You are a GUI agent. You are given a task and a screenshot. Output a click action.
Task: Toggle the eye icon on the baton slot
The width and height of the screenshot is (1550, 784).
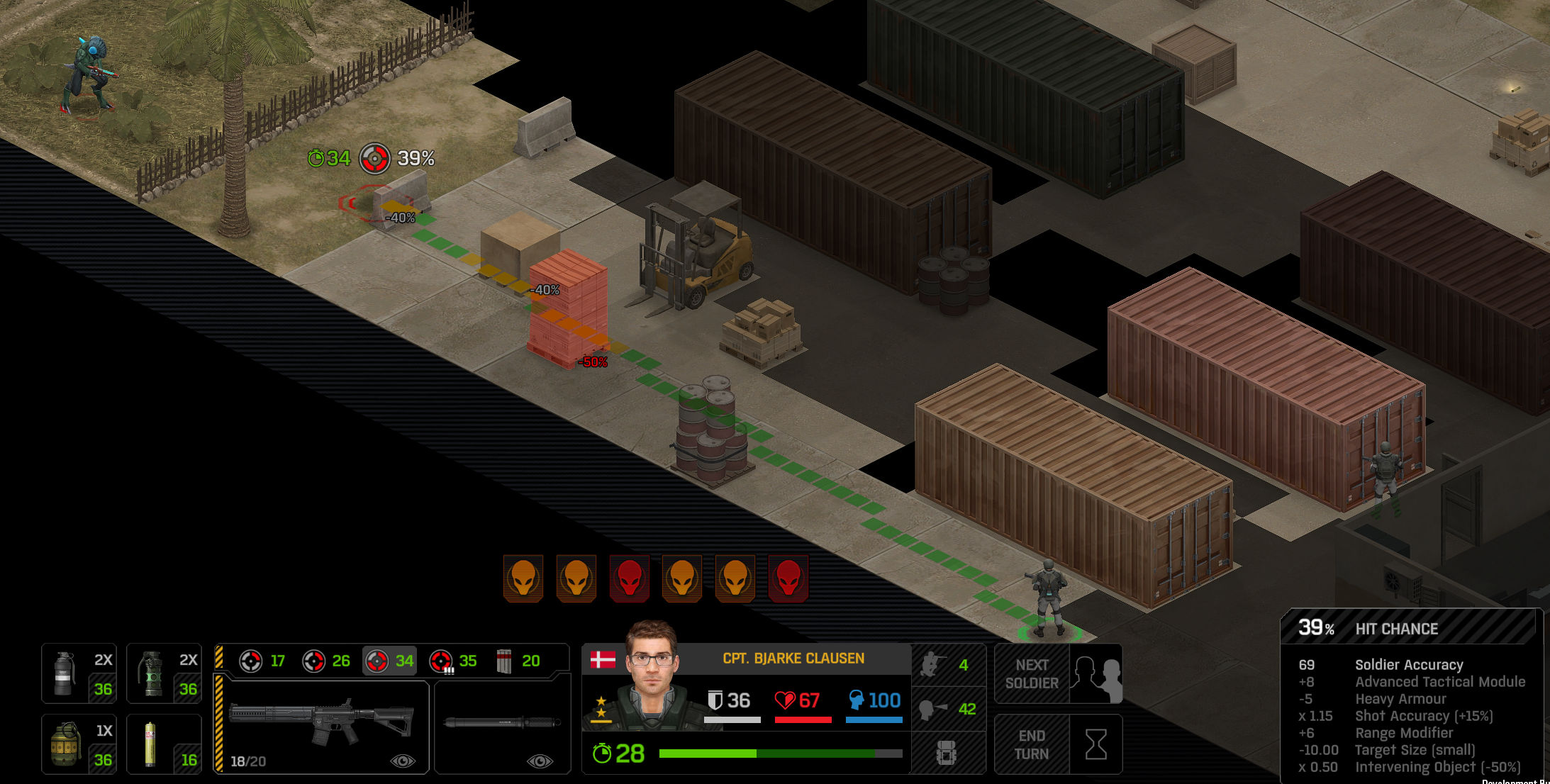540,761
